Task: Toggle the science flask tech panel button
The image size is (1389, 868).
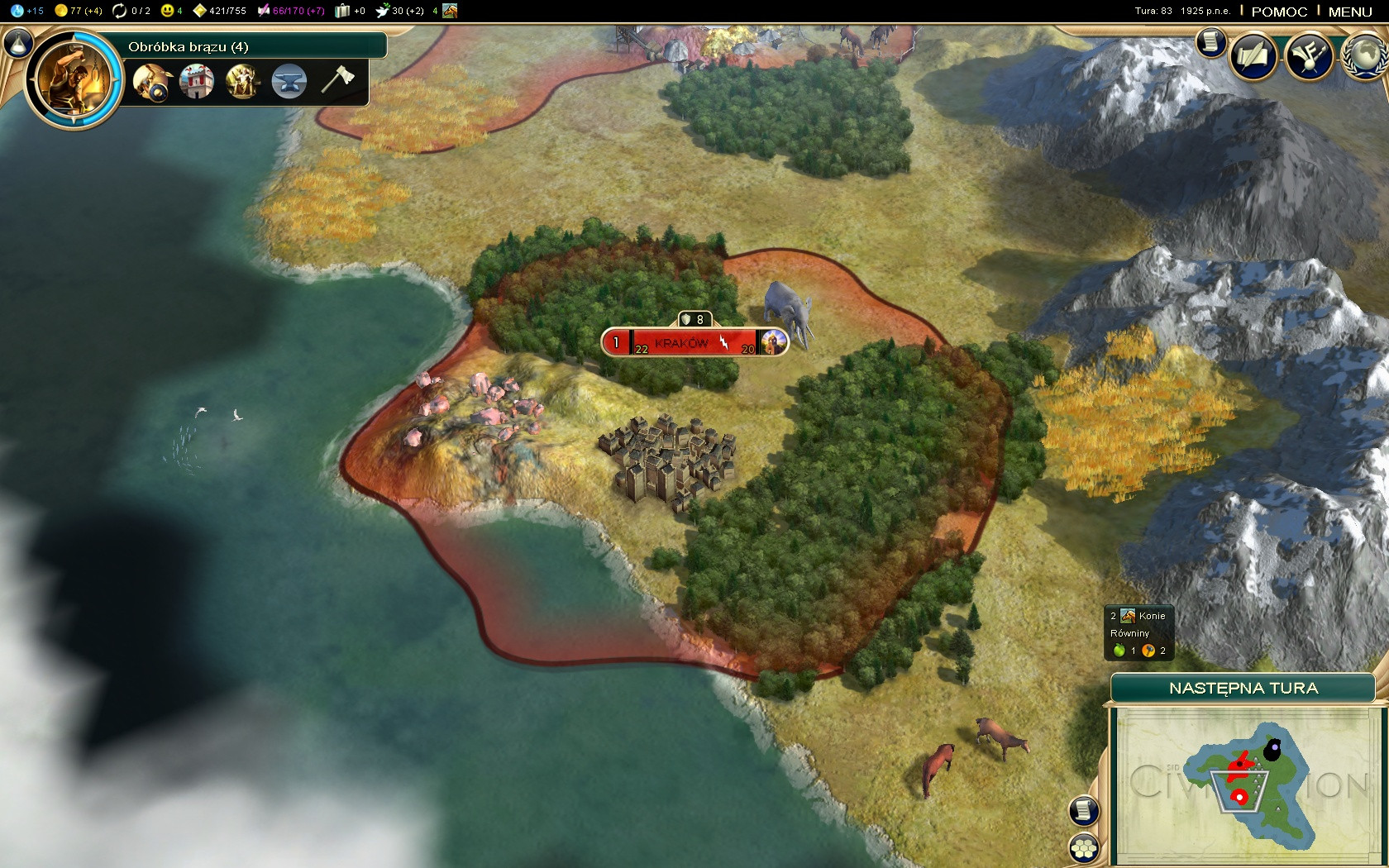Action: click(x=18, y=43)
